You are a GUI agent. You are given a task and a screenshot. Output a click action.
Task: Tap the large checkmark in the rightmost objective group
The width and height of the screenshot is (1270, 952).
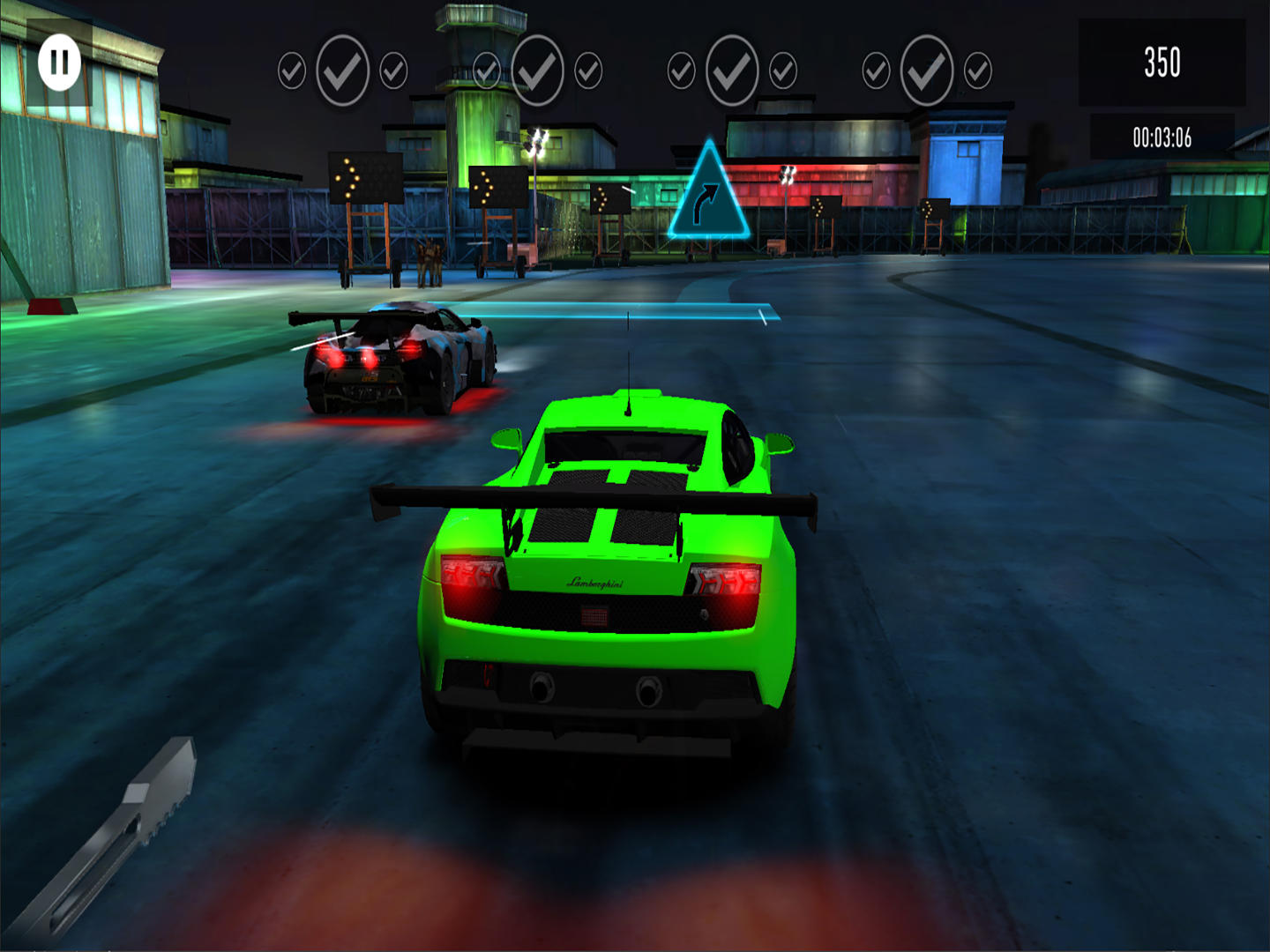tap(926, 67)
